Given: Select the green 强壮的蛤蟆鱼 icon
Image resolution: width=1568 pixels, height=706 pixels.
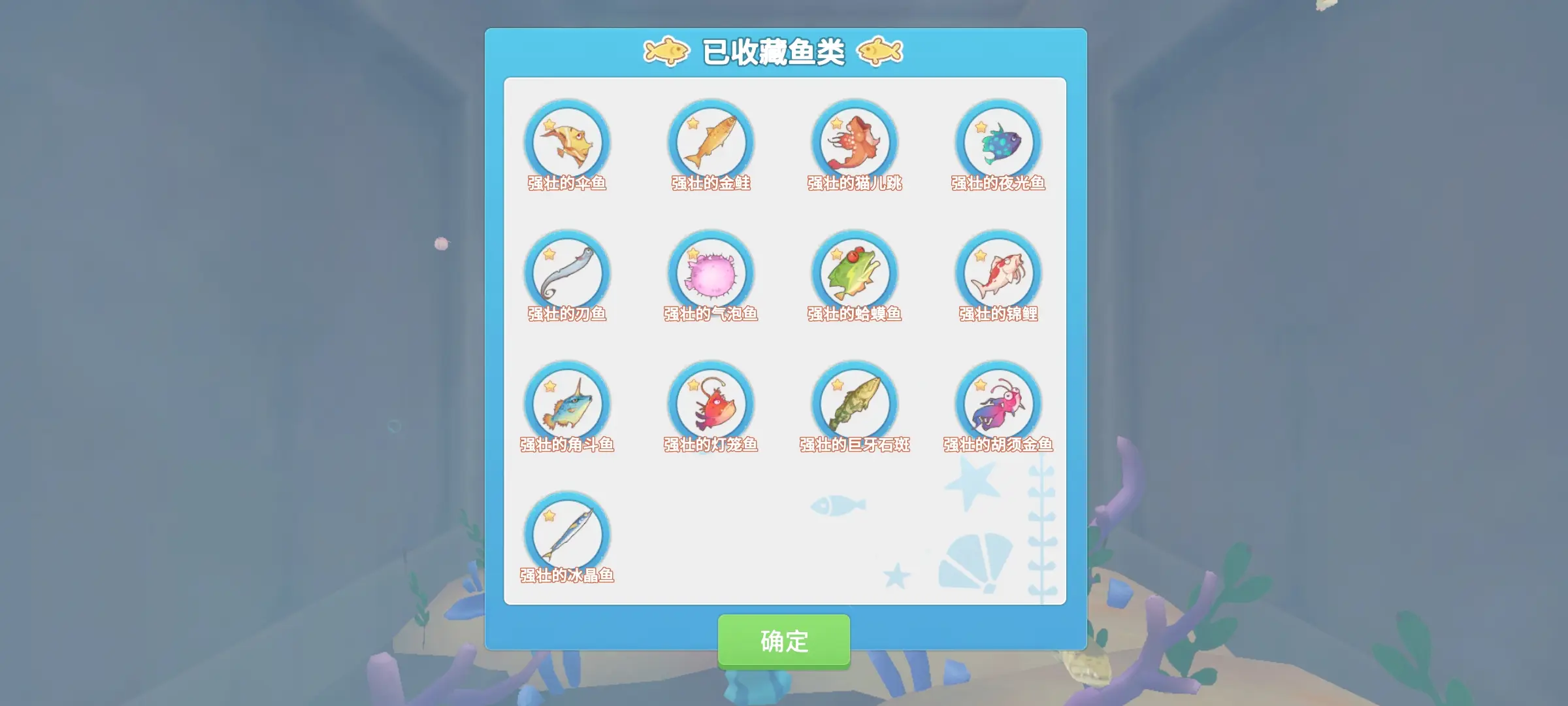Looking at the screenshot, I should pos(856,275).
